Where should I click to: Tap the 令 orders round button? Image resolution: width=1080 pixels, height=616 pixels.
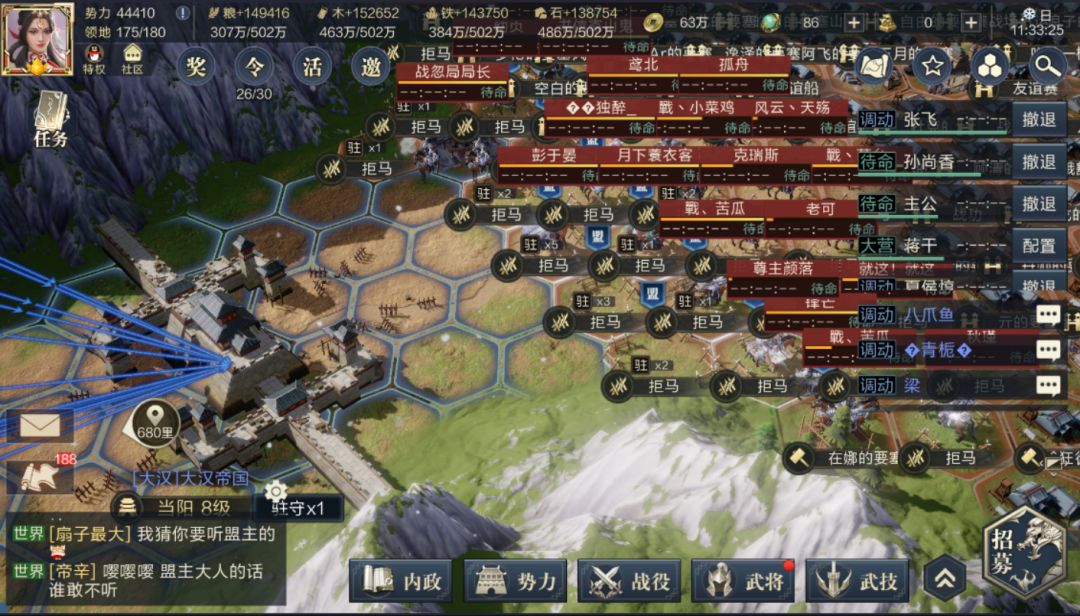click(254, 67)
